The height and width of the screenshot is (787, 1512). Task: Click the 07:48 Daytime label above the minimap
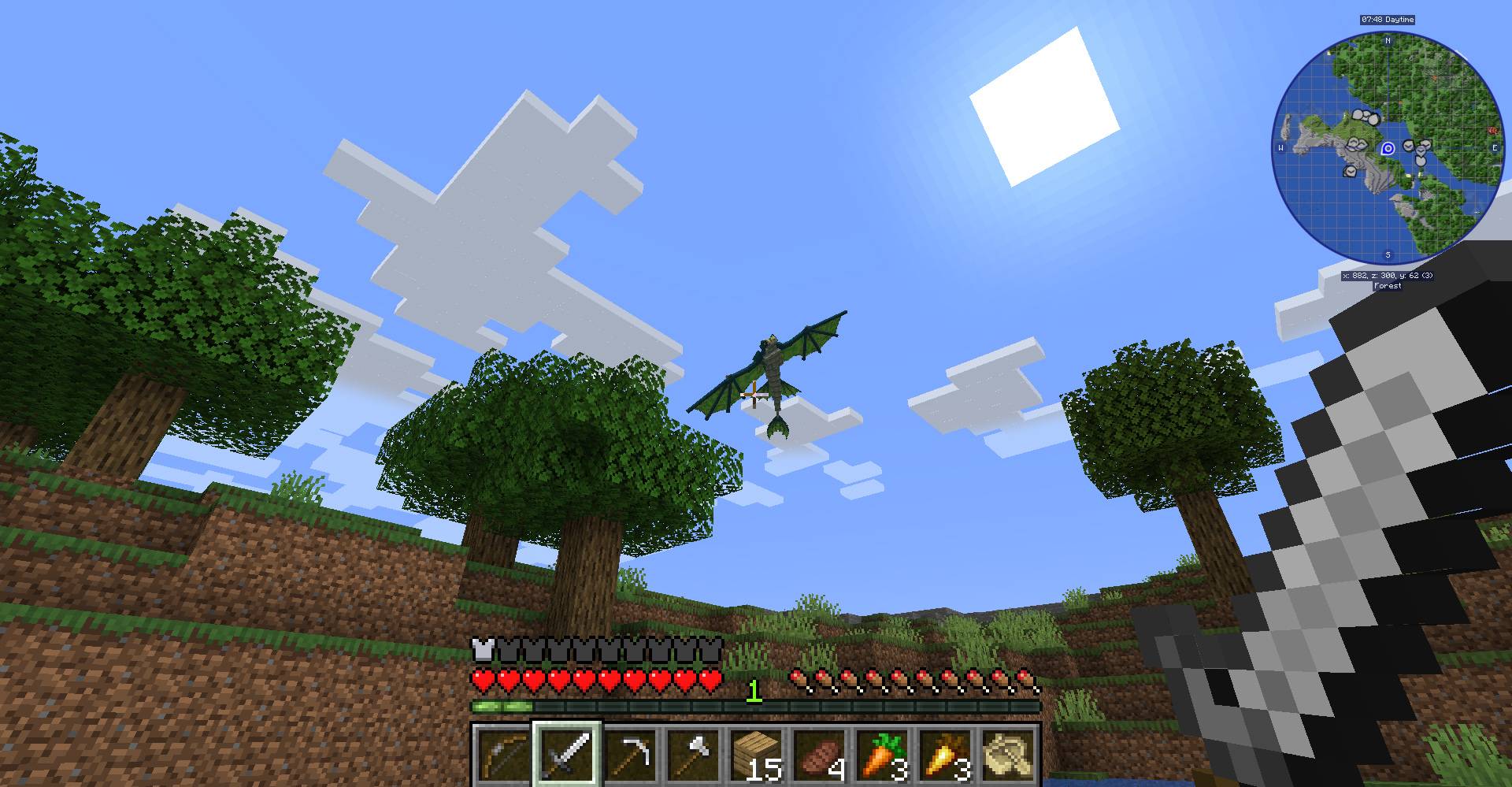tap(1388, 20)
